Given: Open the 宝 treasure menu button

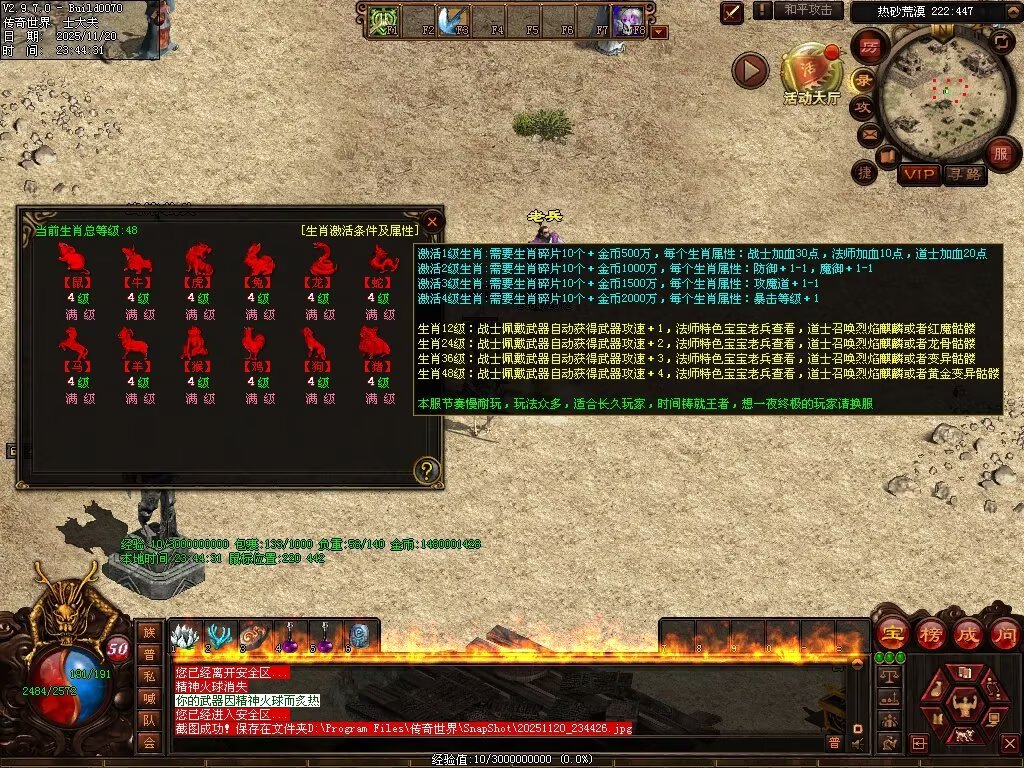Looking at the screenshot, I should tap(891, 633).
